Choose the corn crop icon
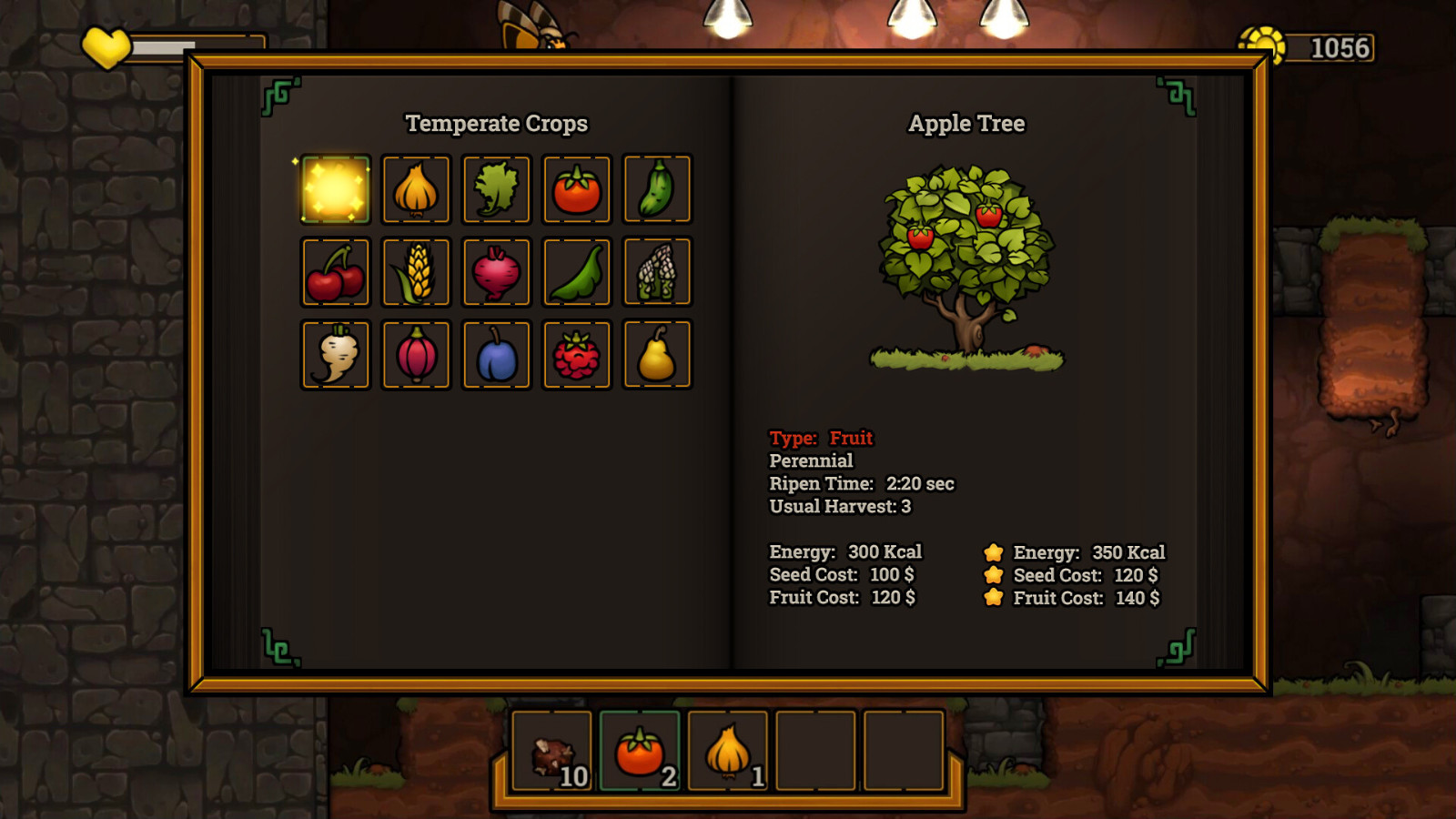 (x=416, y=272)
